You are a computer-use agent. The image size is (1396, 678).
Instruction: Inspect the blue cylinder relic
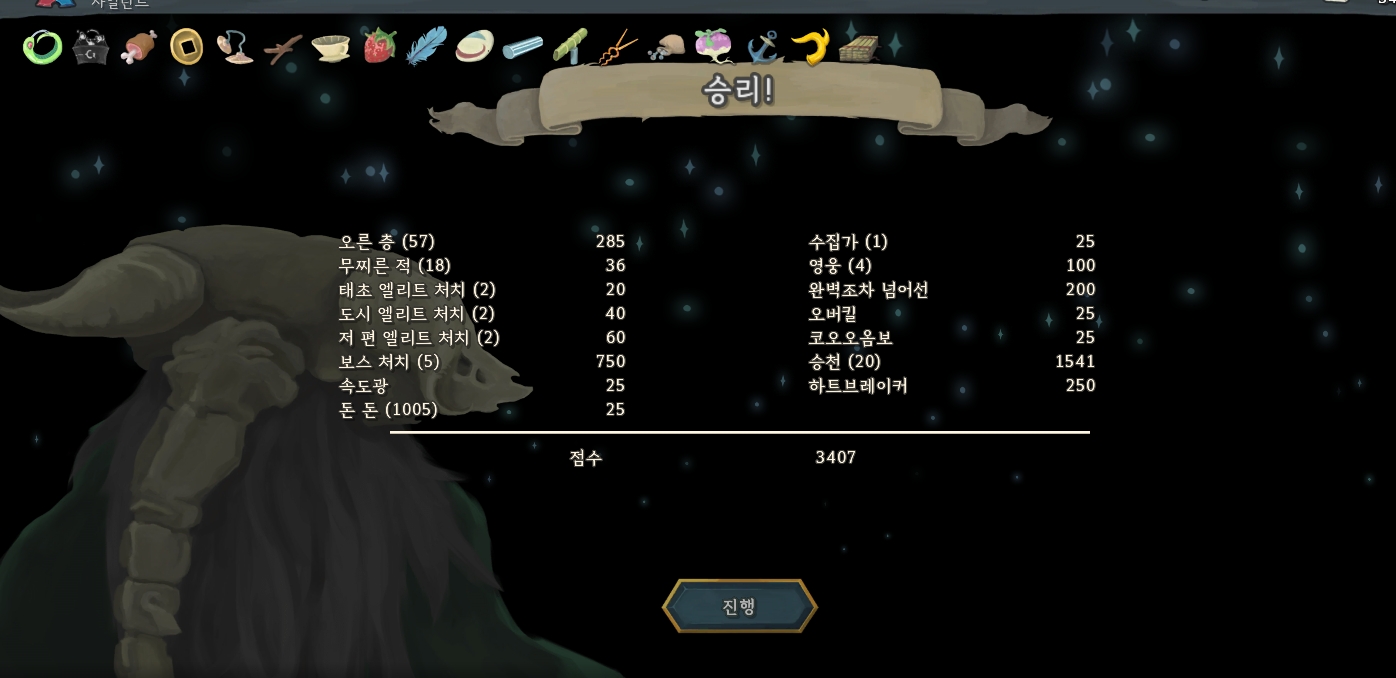pos(523,47)
